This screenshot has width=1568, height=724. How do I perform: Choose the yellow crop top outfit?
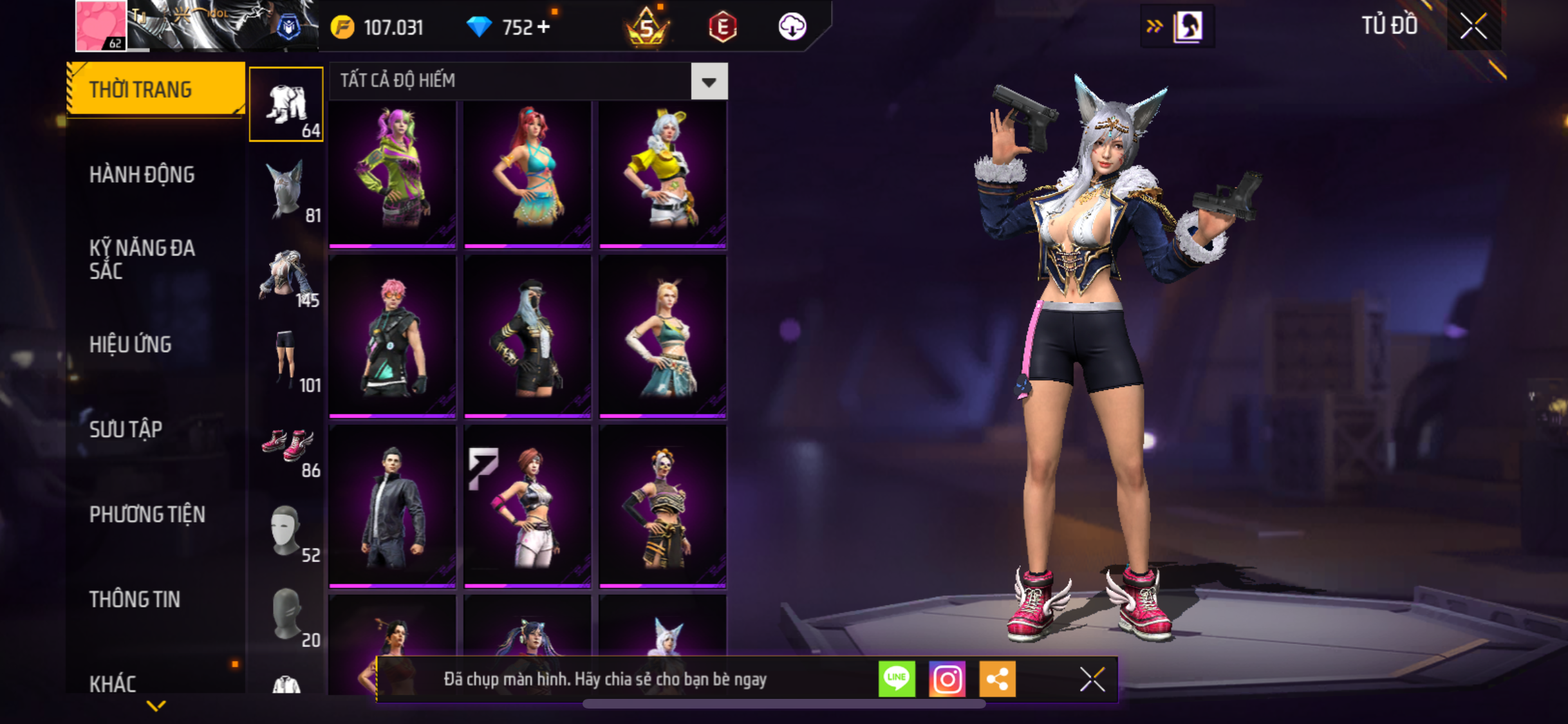[663, 172]
